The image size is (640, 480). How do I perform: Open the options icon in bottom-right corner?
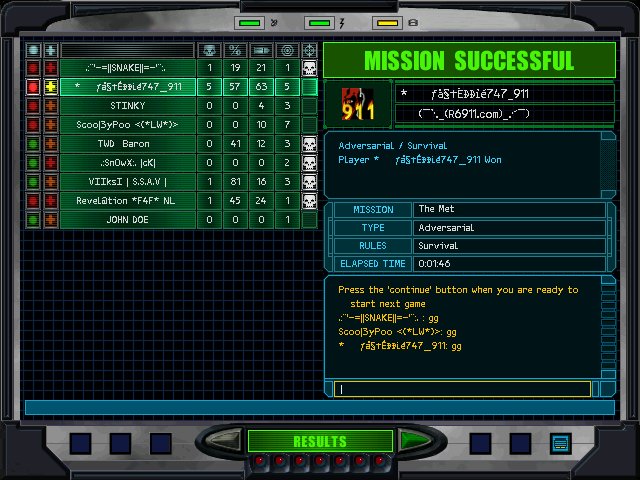click(x=560, y=442)
